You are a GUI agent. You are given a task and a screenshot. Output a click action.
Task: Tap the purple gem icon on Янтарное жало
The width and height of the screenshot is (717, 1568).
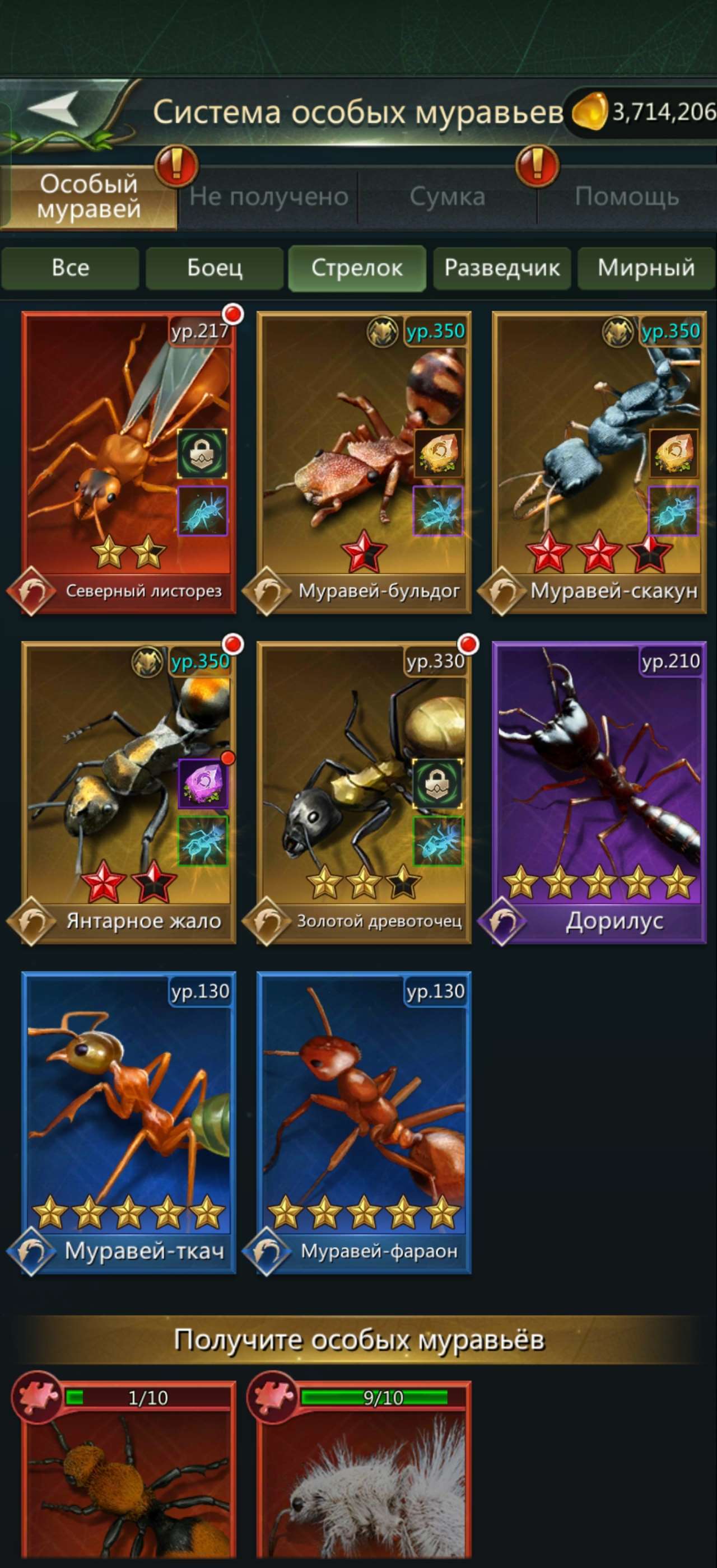pyautogui.click(x=203, y=785)
